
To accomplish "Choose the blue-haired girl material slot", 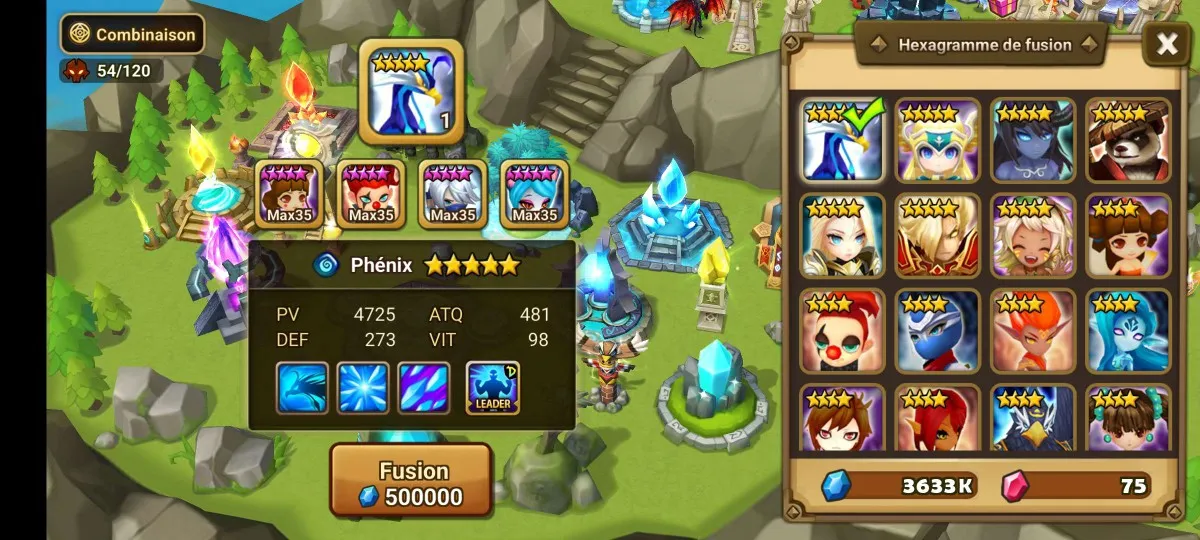I will point(534,193).
